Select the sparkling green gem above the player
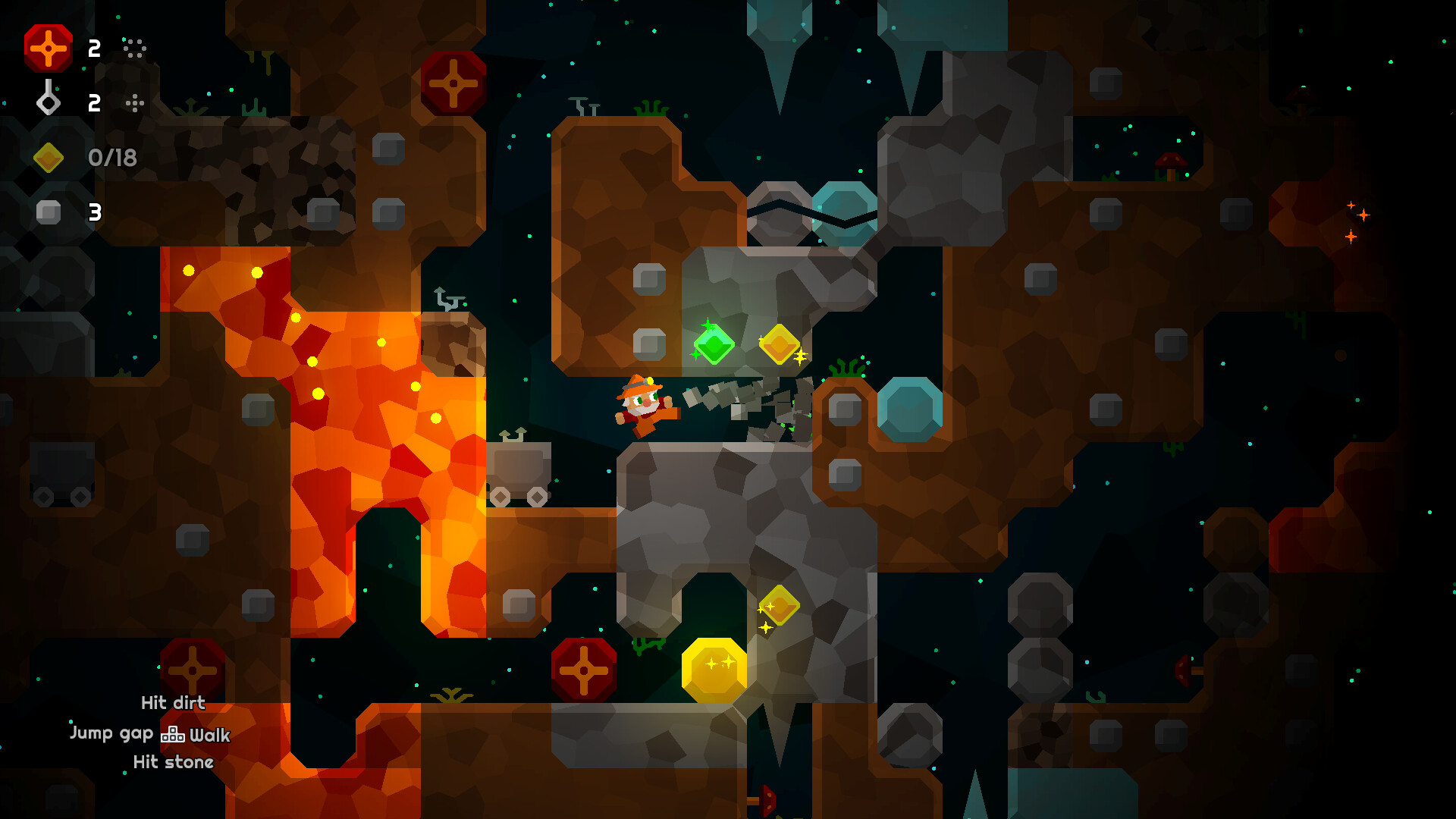Viewport: 1456px width, 819px height. pos(714,345)
